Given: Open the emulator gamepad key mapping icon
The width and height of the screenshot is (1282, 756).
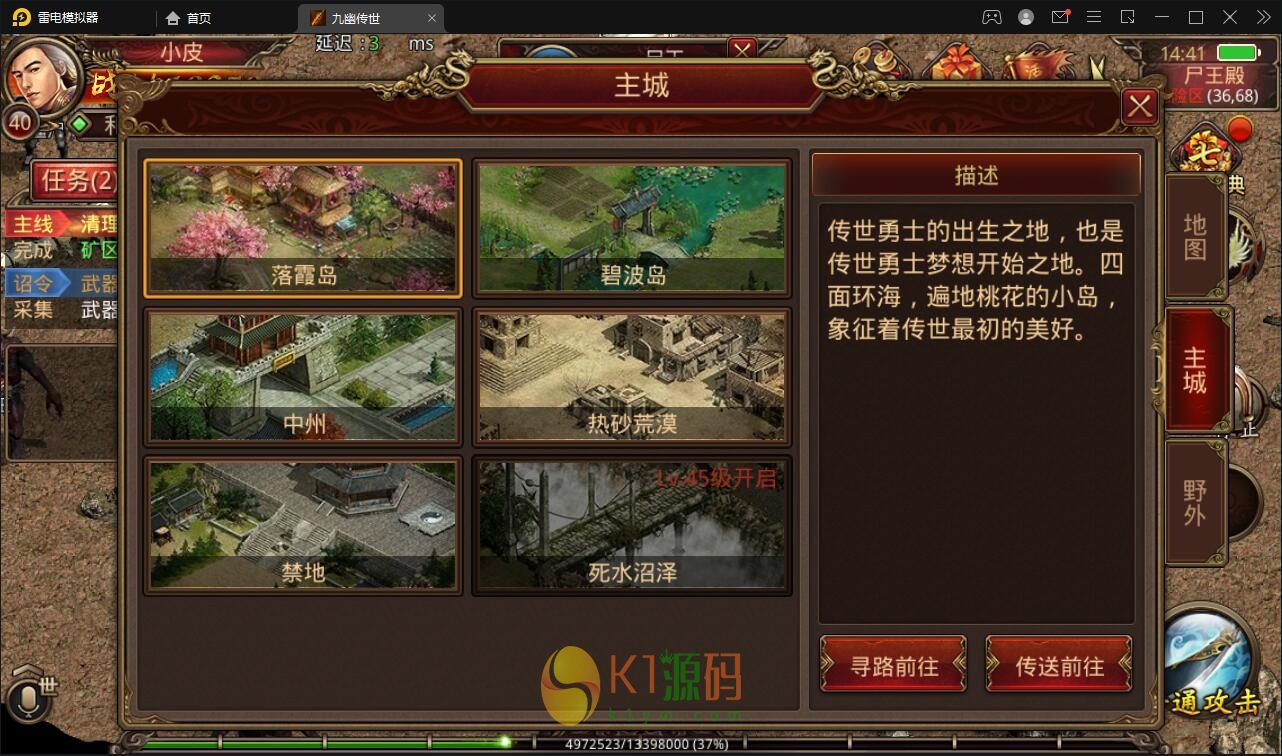Looking at the screenshot, I should pos(991,17).
